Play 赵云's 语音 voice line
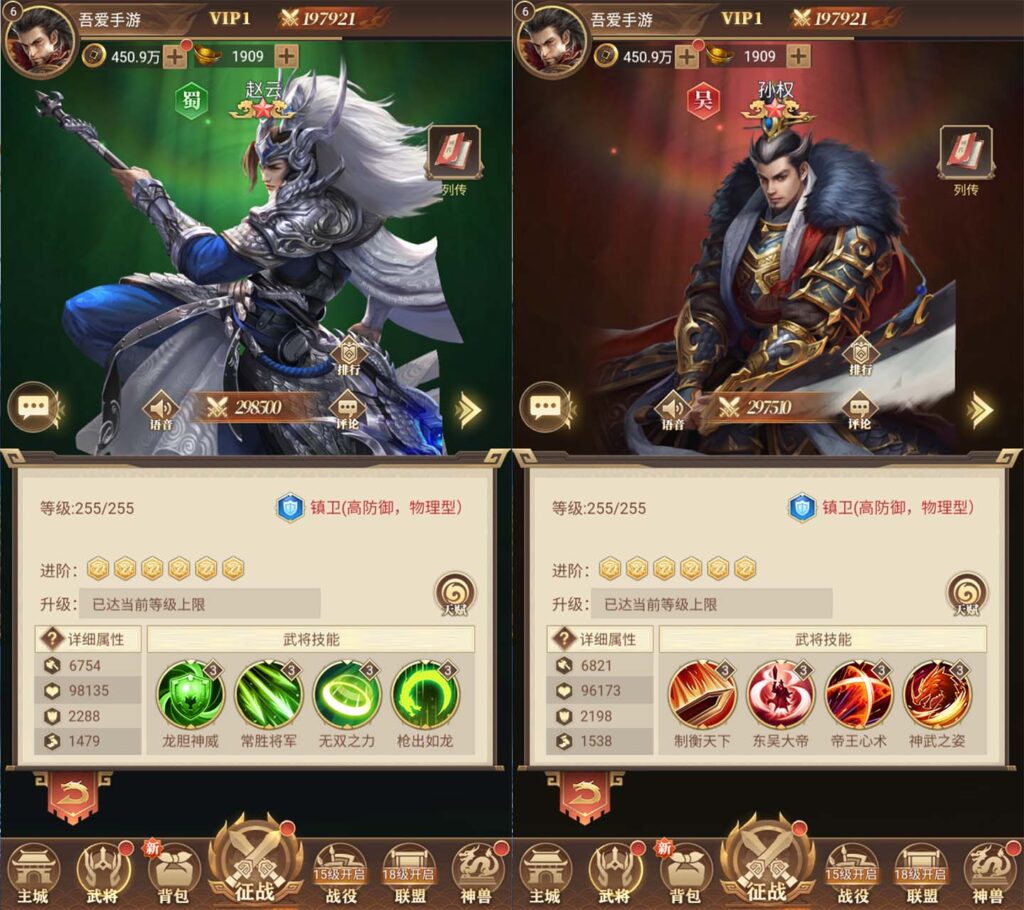 click(161, 409)
